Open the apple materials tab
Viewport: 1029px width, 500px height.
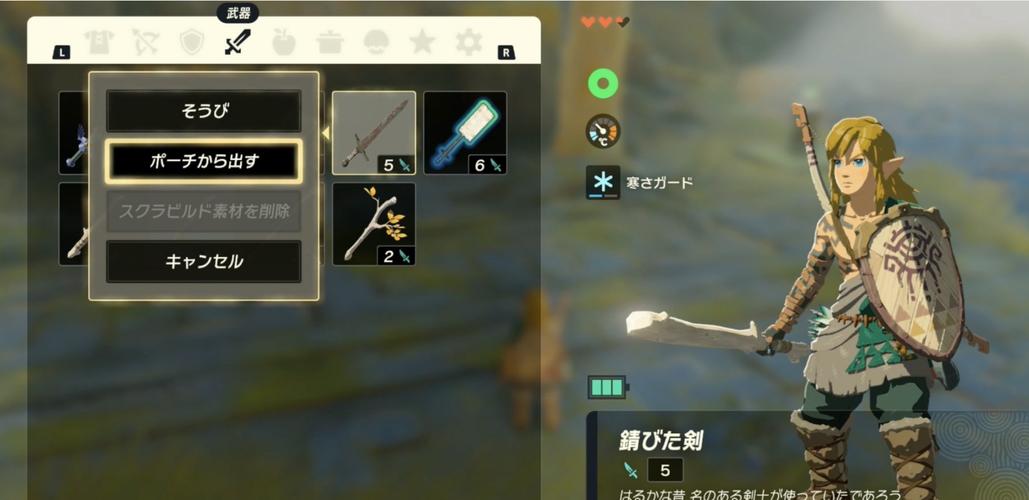tap(284, 42)
